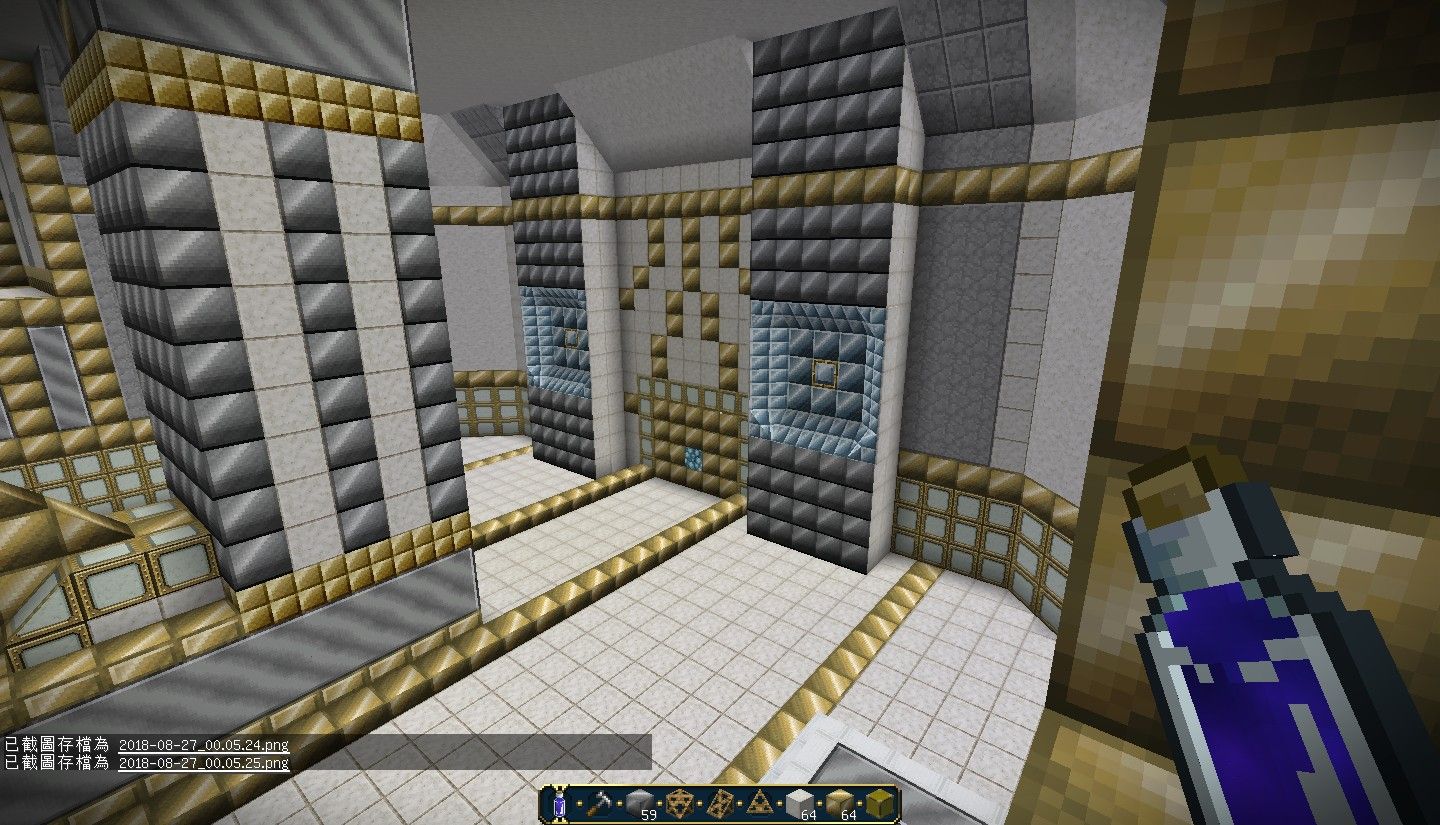This screenshot has width=1440, height=825.
Task: Select the iron block stack of 59
Action: point(638,800)
